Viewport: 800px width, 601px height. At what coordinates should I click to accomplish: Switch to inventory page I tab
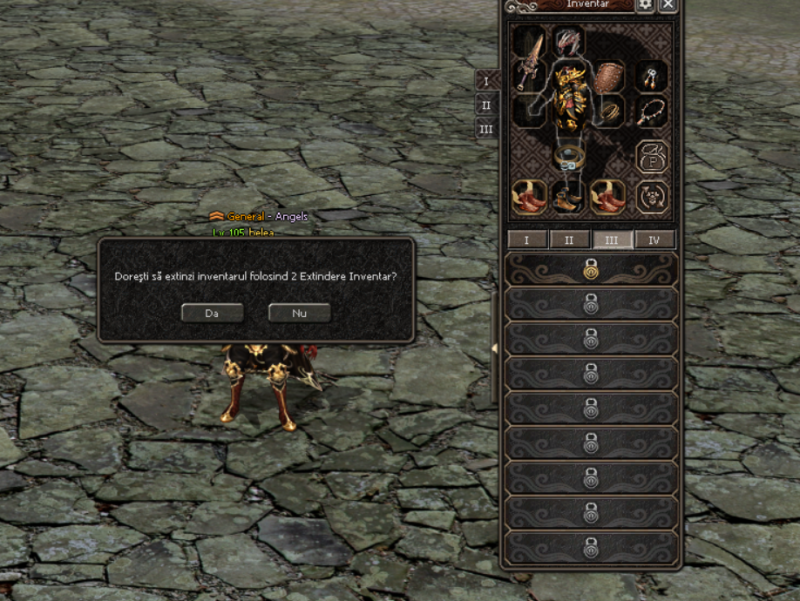pos(527,240)
